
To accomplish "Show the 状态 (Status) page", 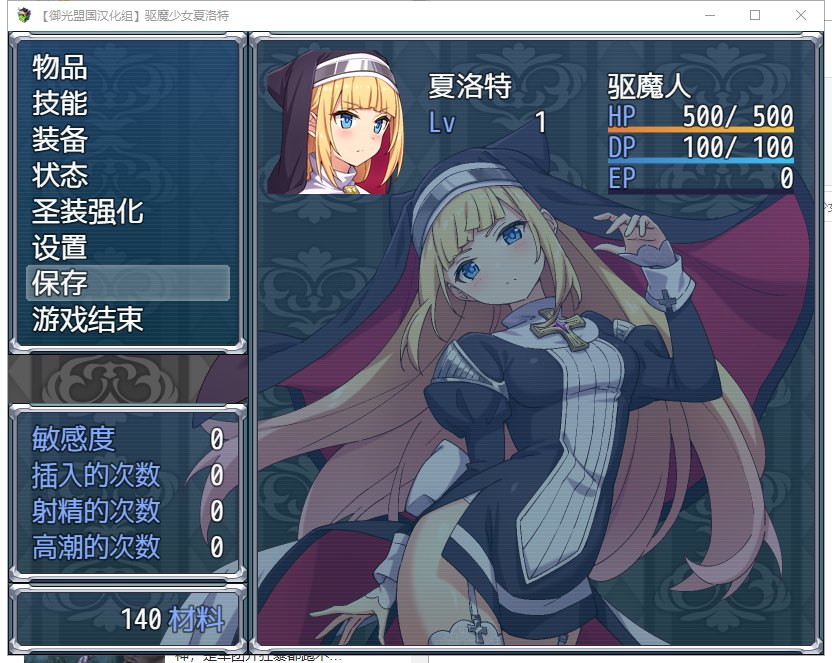I will coord(60,176).
